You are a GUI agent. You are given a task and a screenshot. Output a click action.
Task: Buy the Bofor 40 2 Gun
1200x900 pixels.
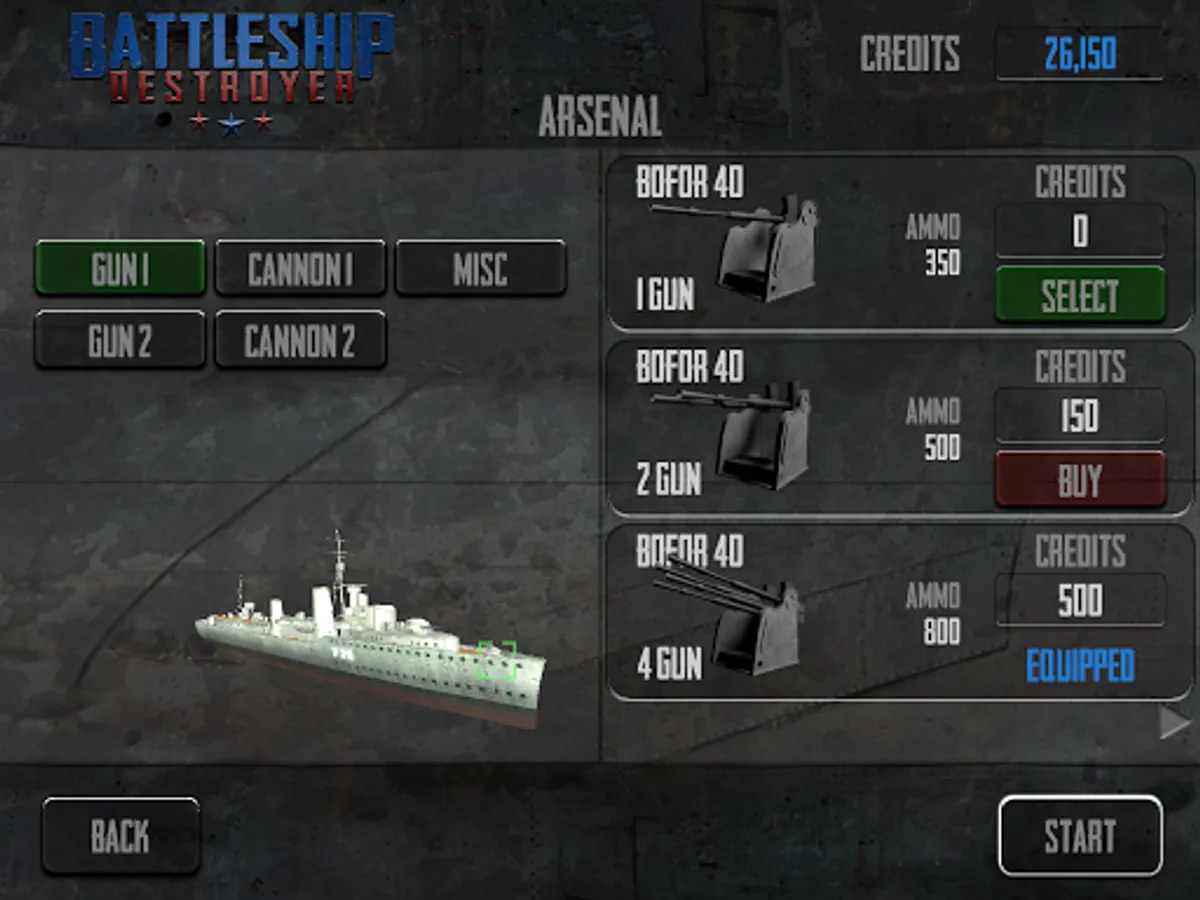[1080, 480]
